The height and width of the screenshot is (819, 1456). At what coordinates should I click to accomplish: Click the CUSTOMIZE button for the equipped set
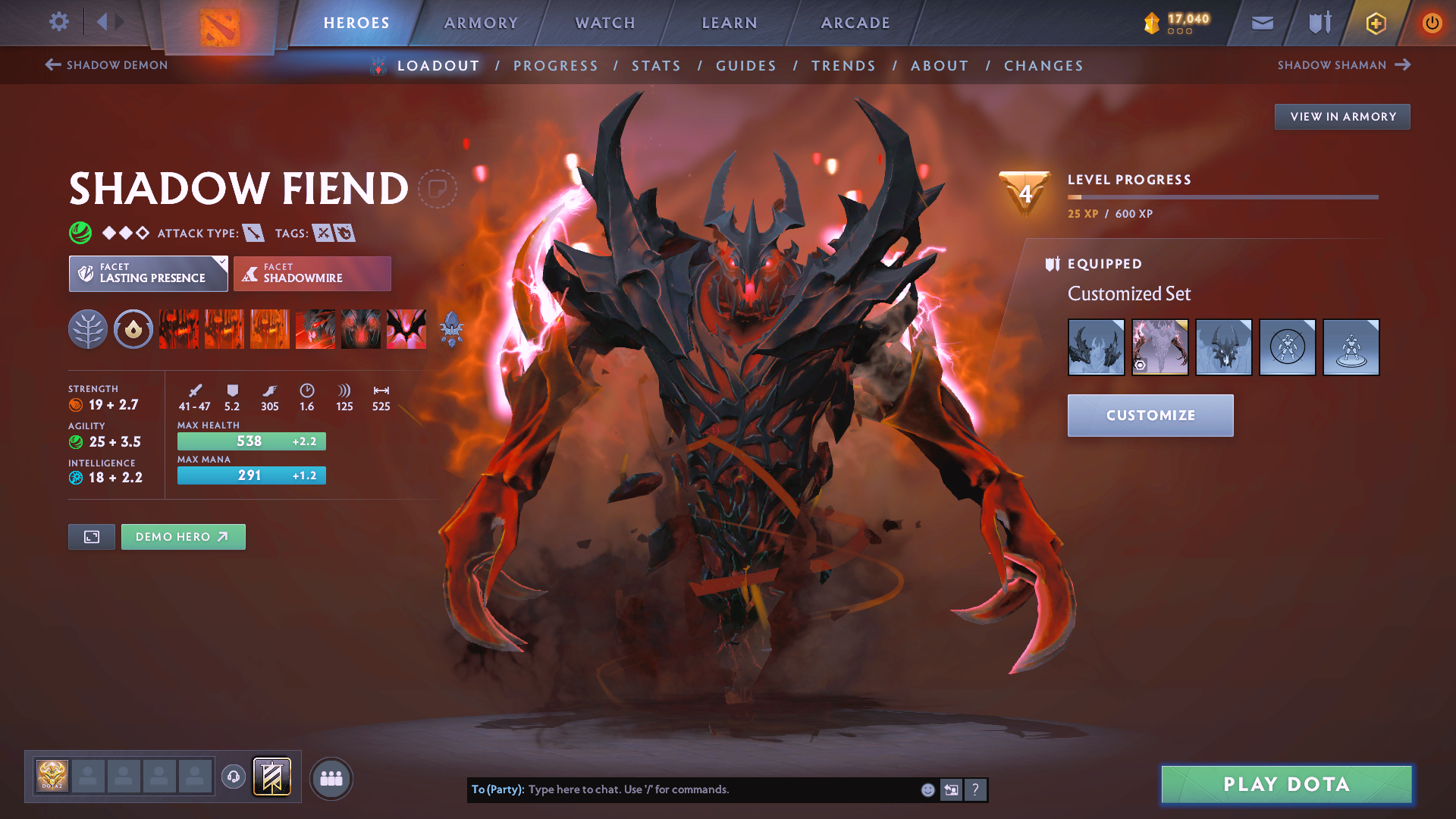1150,416
